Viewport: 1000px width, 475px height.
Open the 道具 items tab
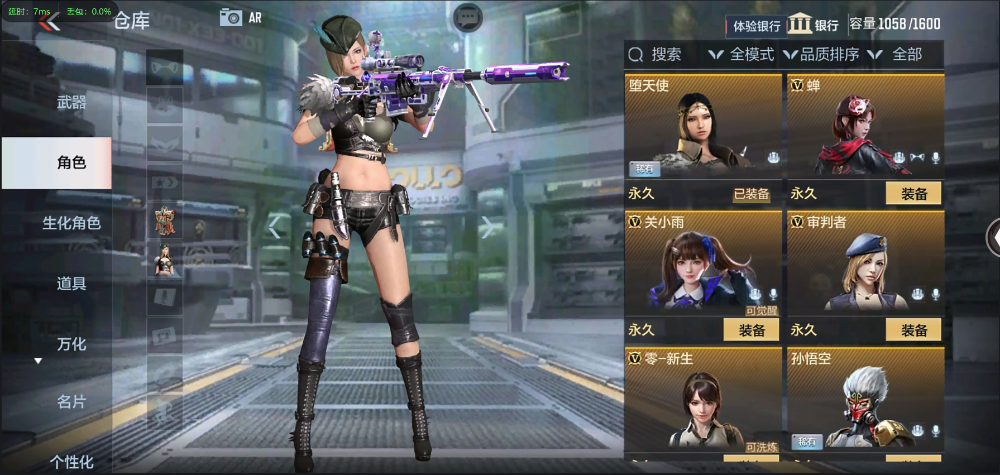pos(71,283)
